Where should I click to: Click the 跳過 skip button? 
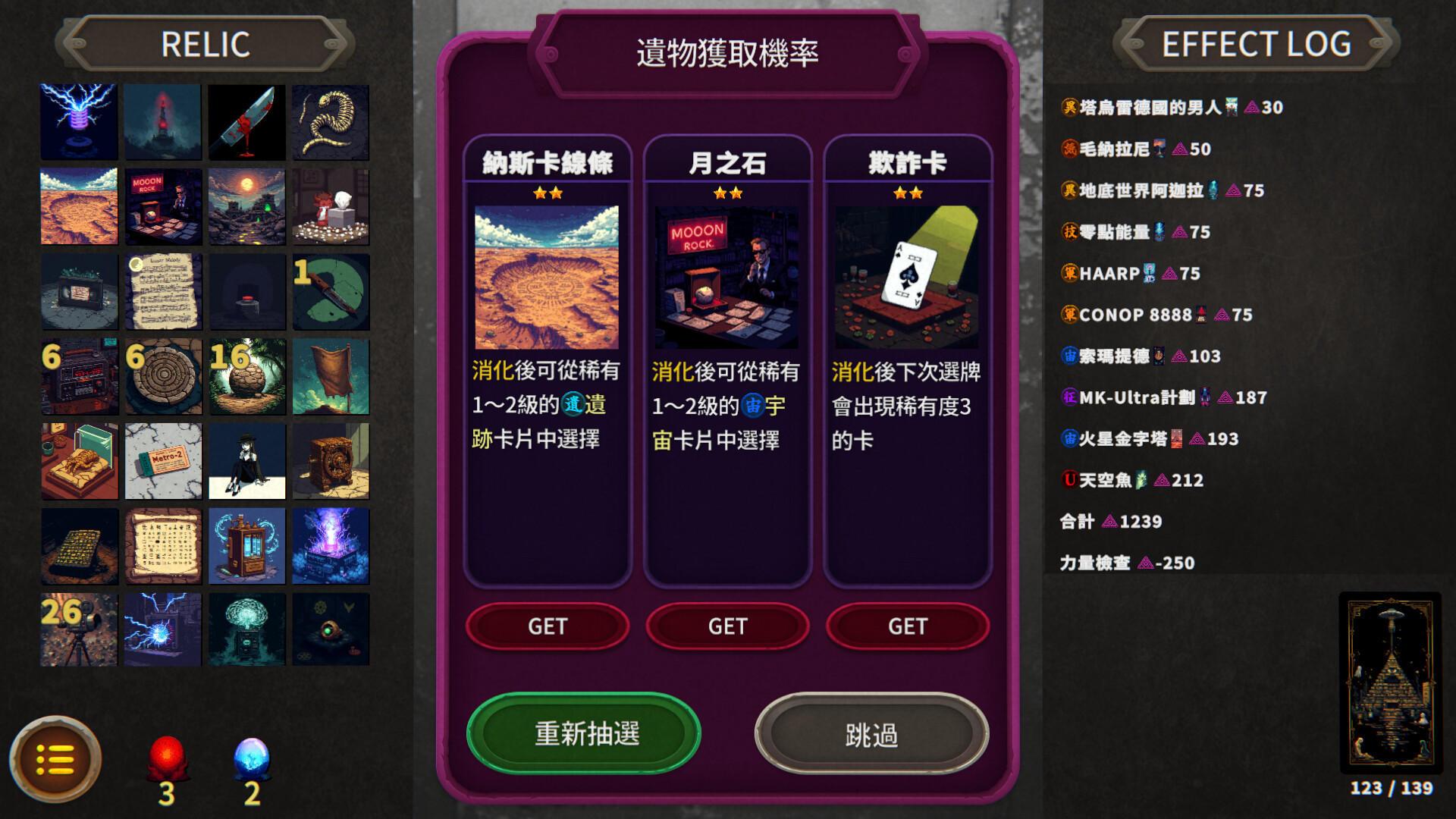pyautogui.click(x=872, y=734)
